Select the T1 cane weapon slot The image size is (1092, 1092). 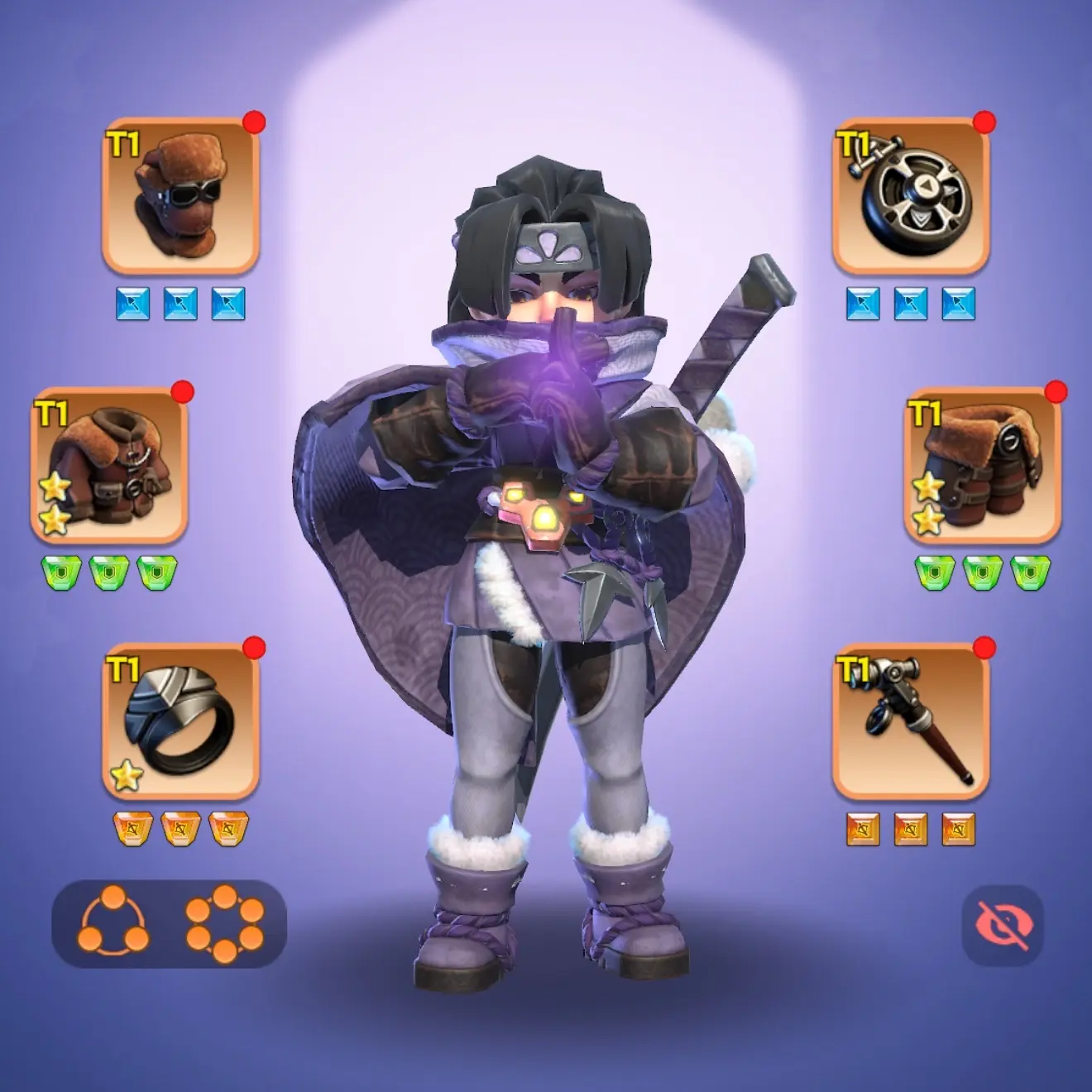[x=910, y=720]
